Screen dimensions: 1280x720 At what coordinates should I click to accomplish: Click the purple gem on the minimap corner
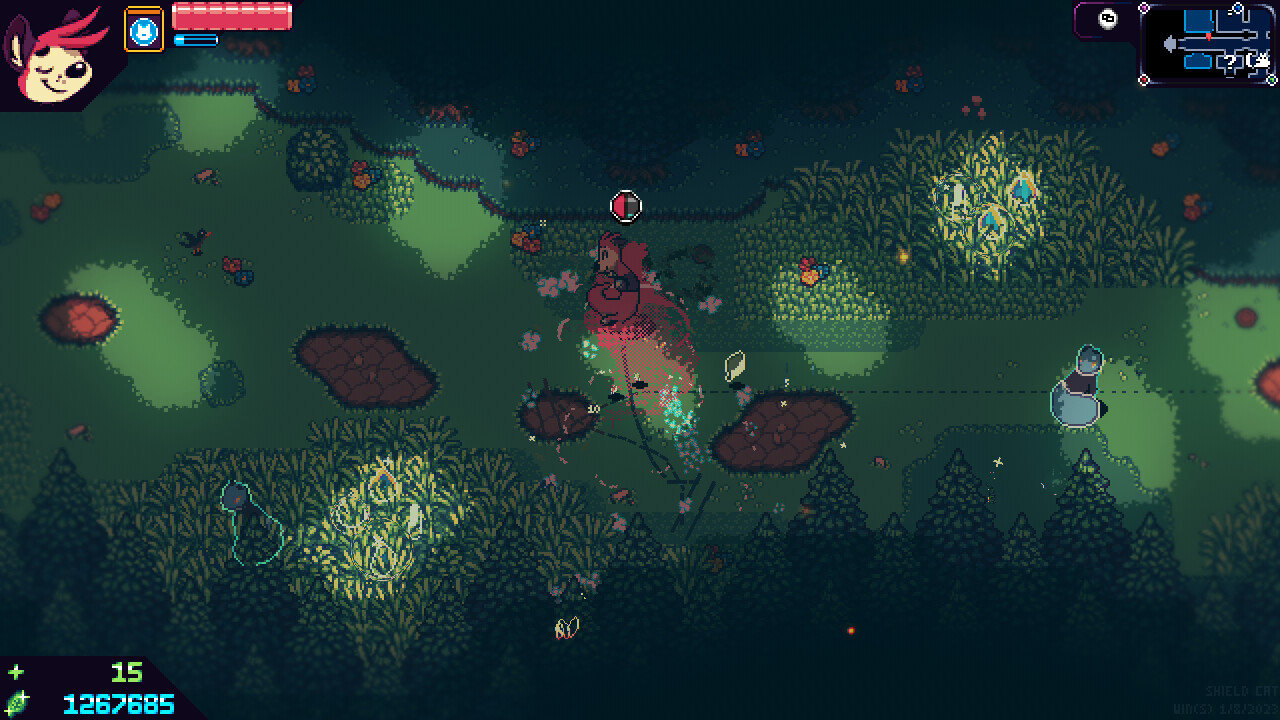coord(1143,7)
